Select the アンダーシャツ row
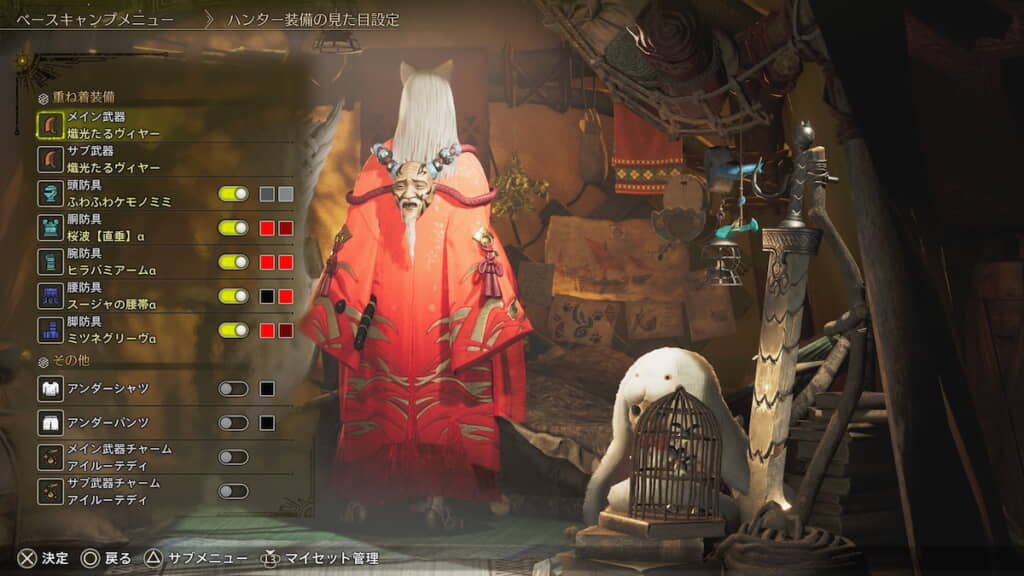This screenshot has width=1024, height=576. 110,389
